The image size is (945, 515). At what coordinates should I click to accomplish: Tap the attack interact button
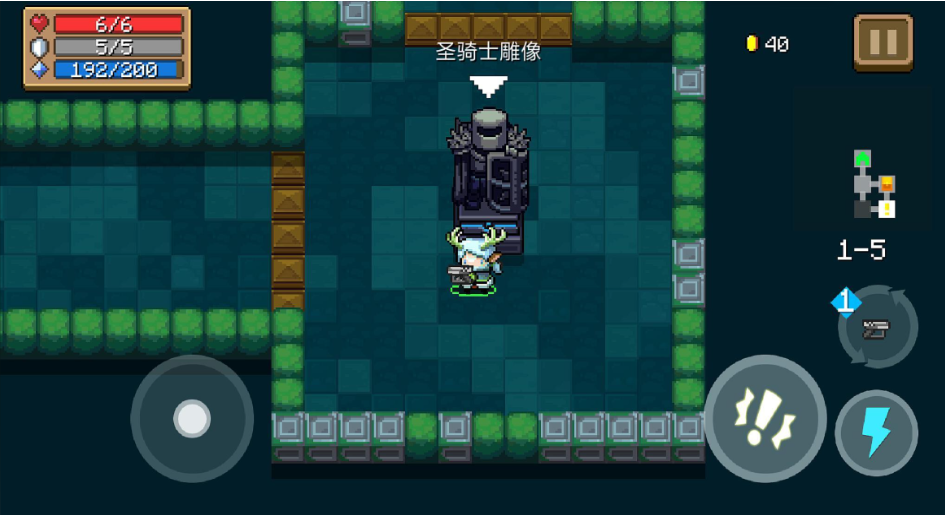pyautogui.click(x=765, y=418)
